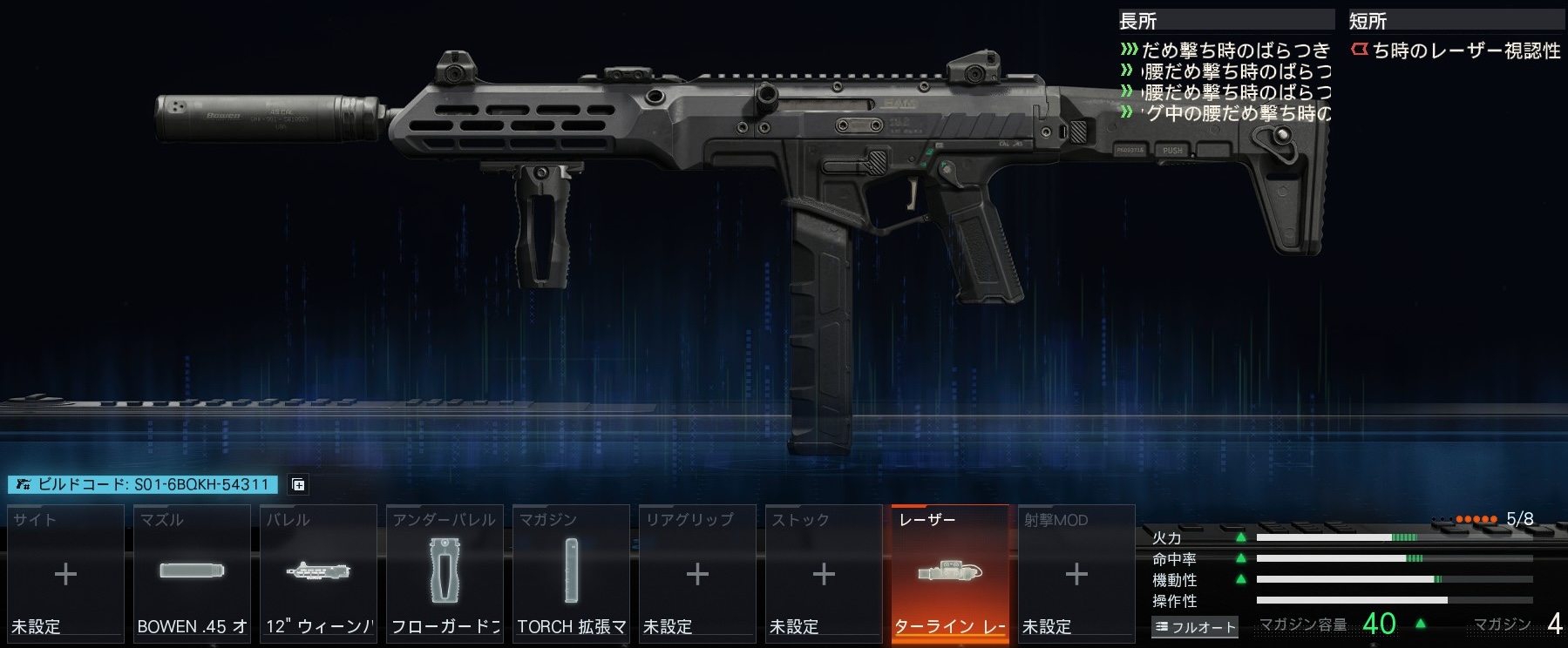Select the highlighted レーザー attachment slot

(950, 573)
